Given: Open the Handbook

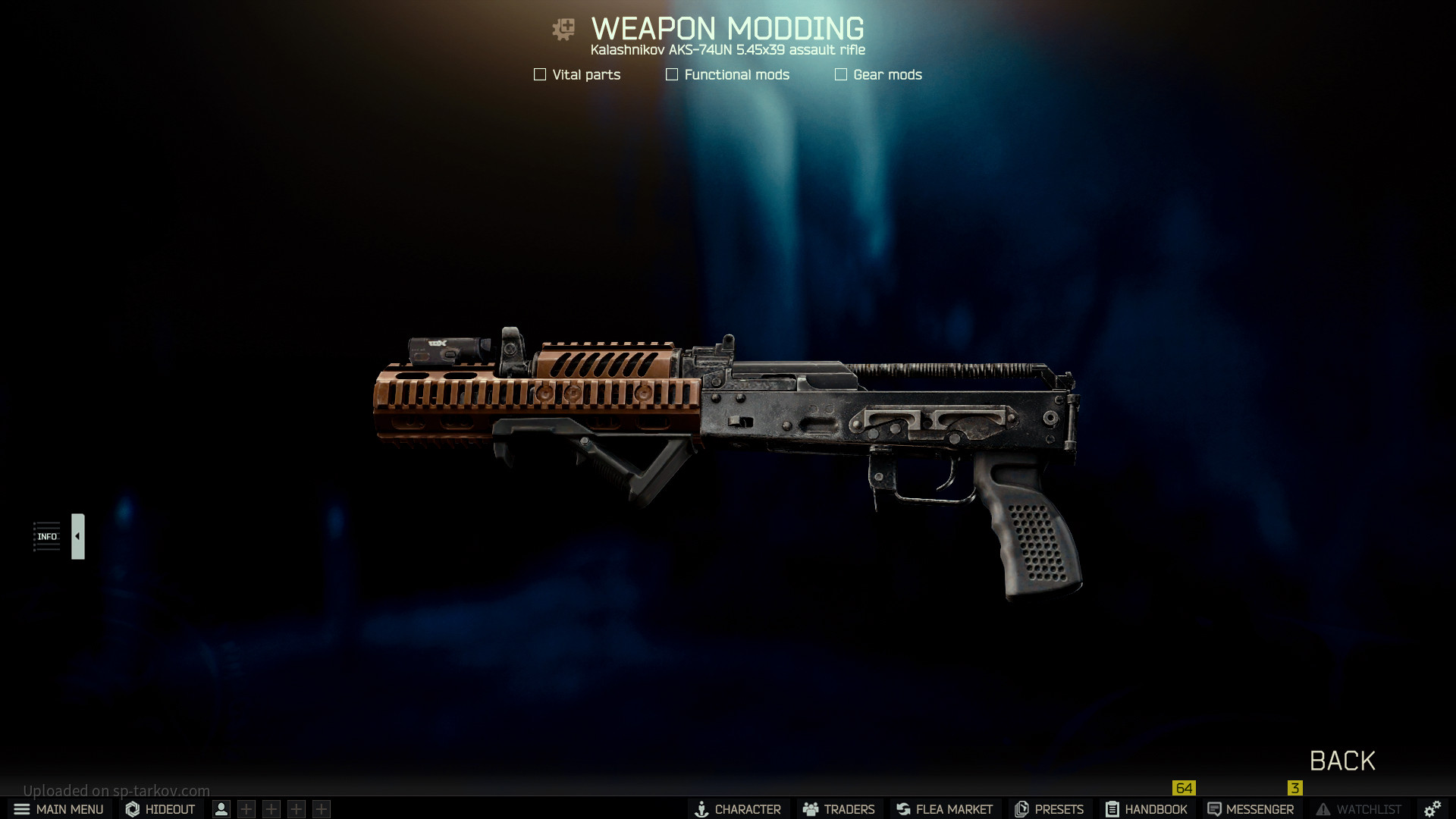Looking at the screenshot, I should [x=1147, y=809].
